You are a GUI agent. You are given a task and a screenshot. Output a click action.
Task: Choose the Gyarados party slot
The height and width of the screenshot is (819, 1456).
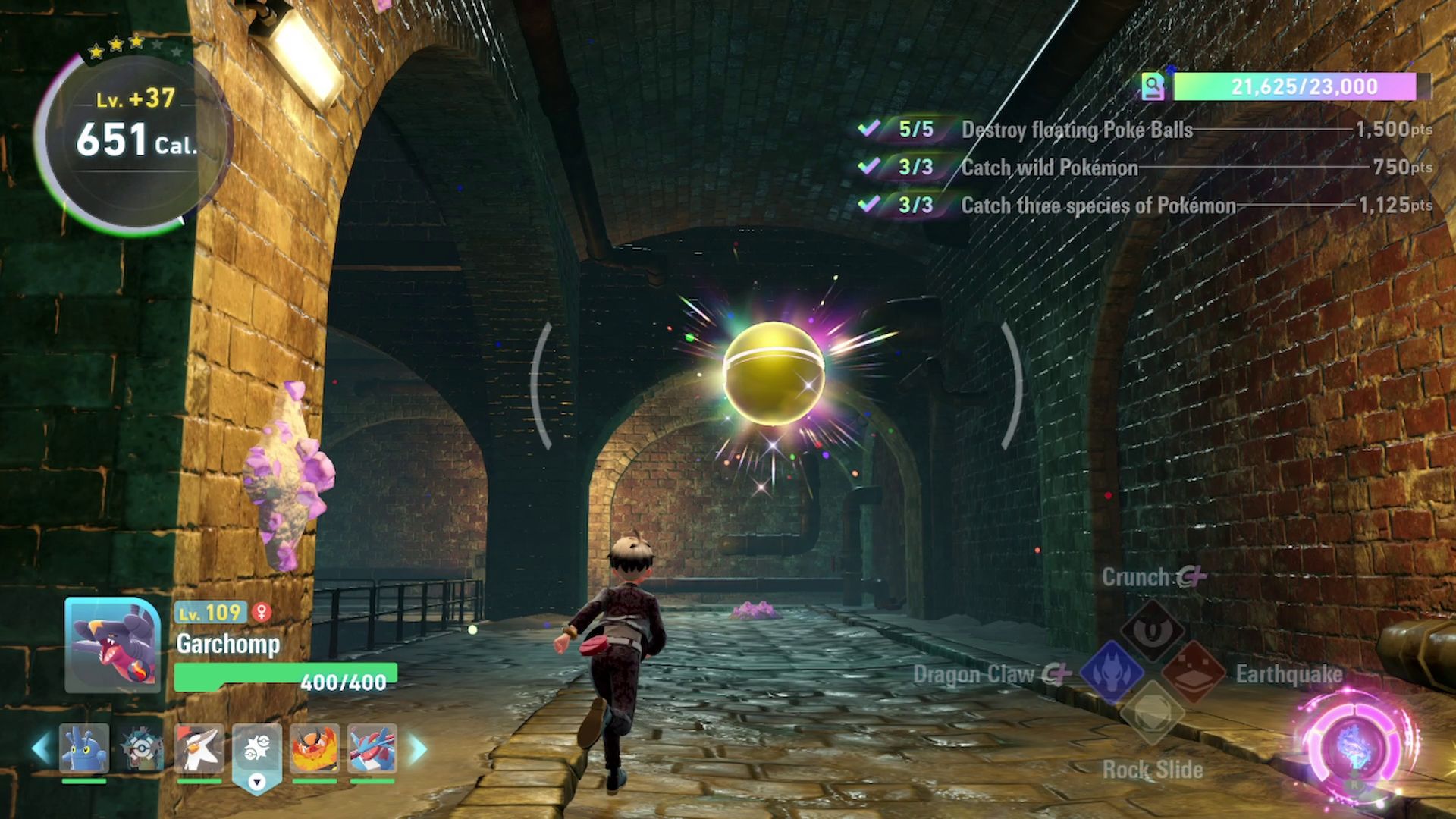(x=141, y=748)
